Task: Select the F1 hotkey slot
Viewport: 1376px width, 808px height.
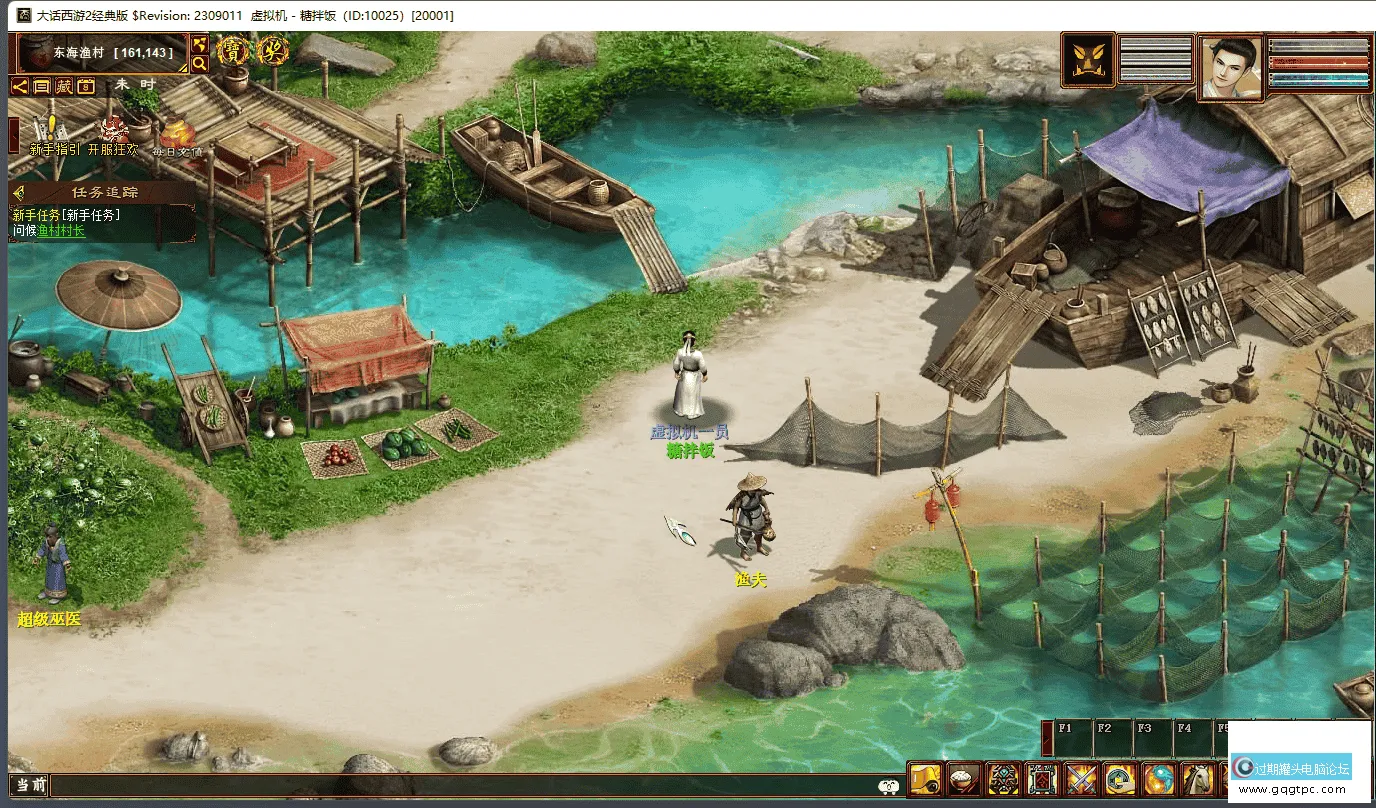Action: click(x=1072, y=739)
